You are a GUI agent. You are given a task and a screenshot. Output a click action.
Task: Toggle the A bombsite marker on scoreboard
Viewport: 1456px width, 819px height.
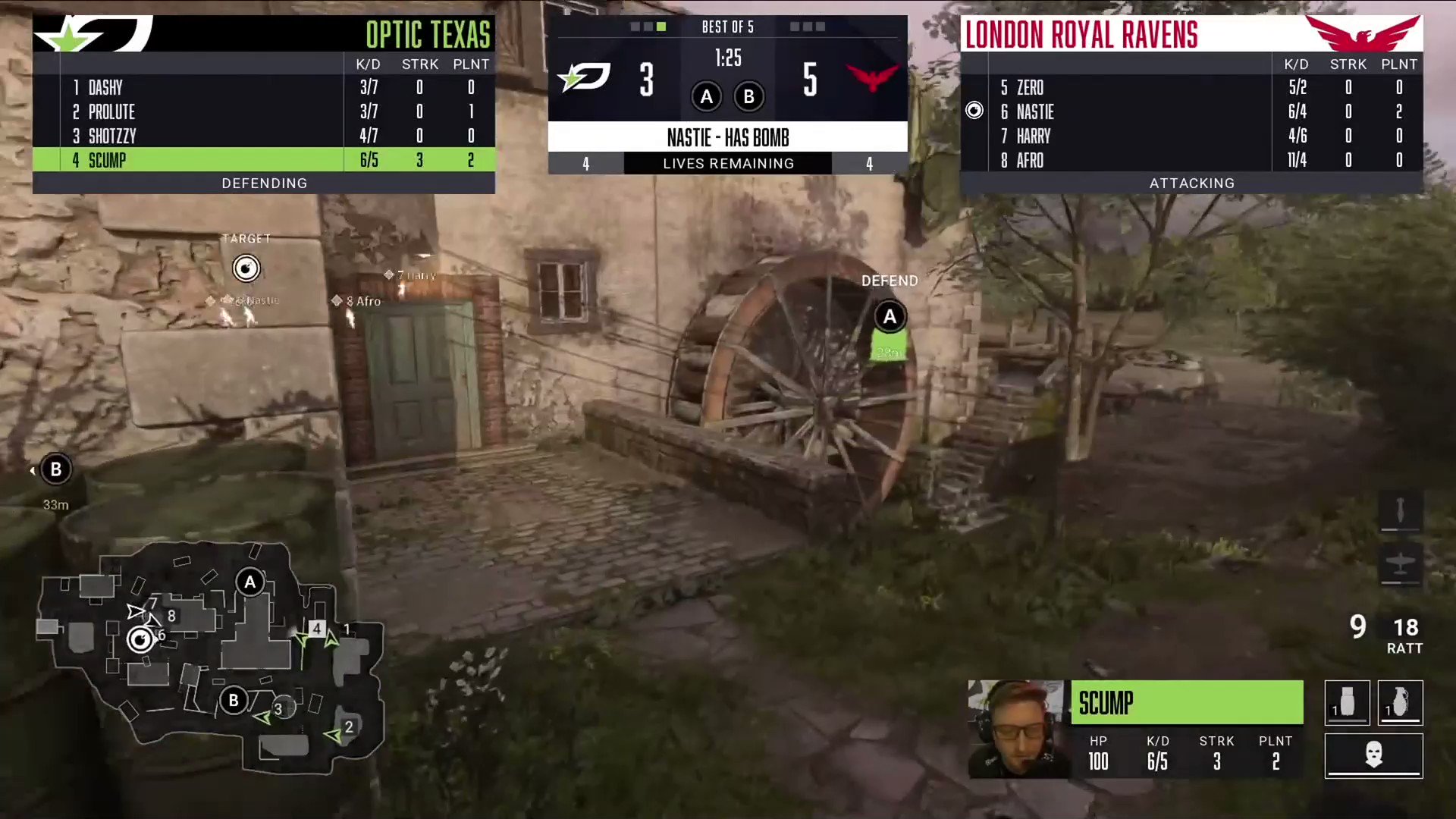[x=706, y=96]
